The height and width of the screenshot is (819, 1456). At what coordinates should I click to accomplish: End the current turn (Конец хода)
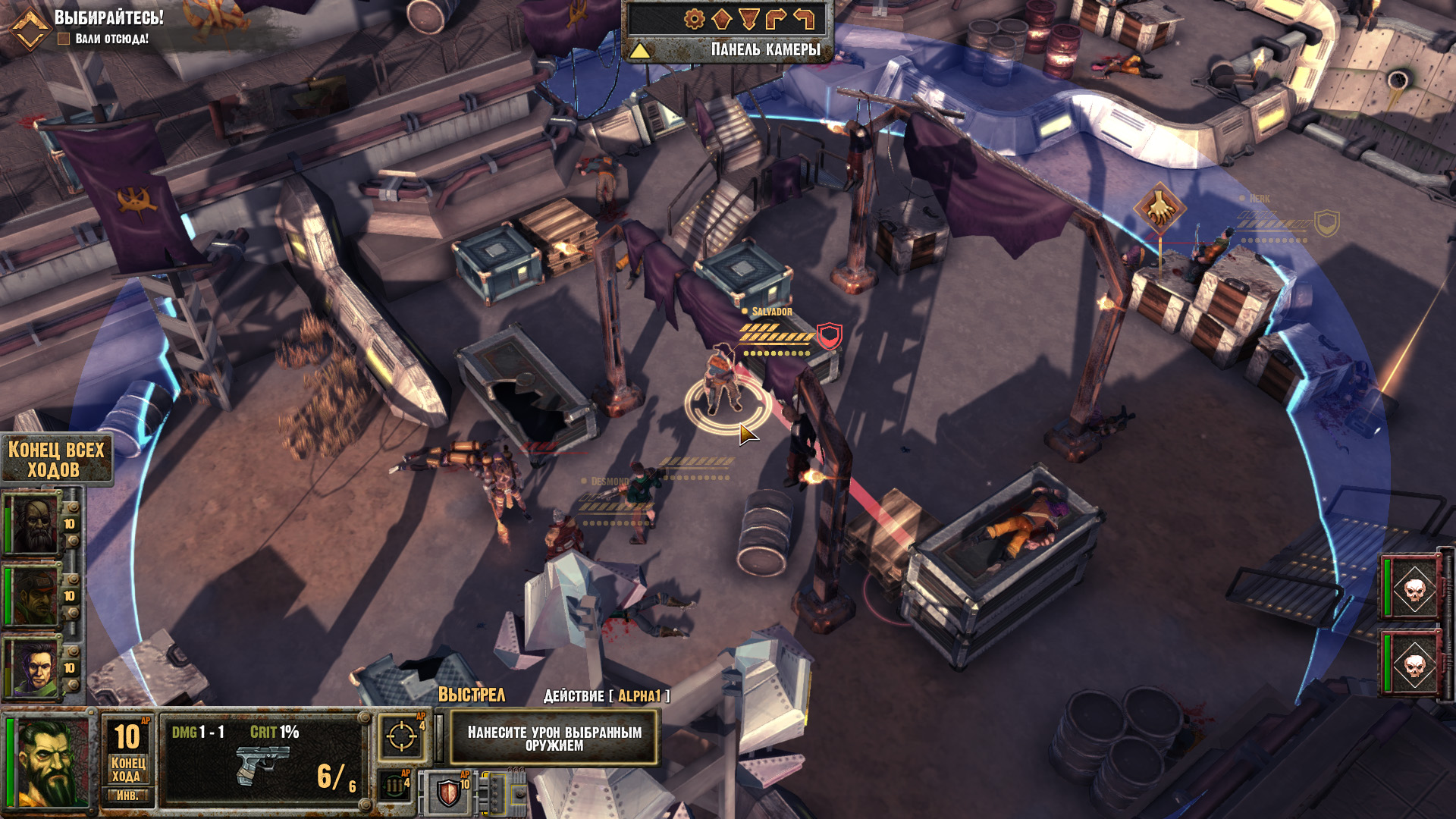tap(127, 768)
